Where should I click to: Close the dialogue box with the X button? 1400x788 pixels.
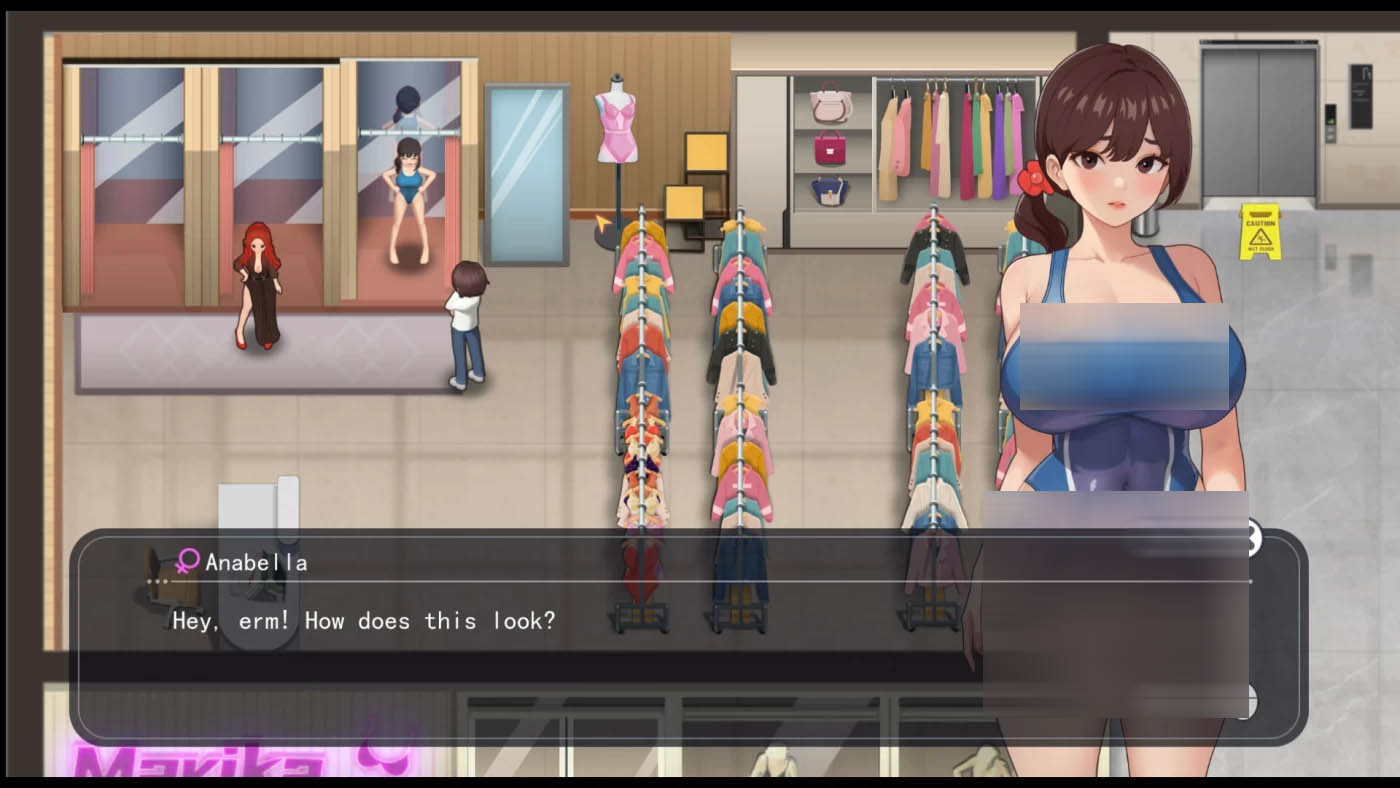point(1252,539)
